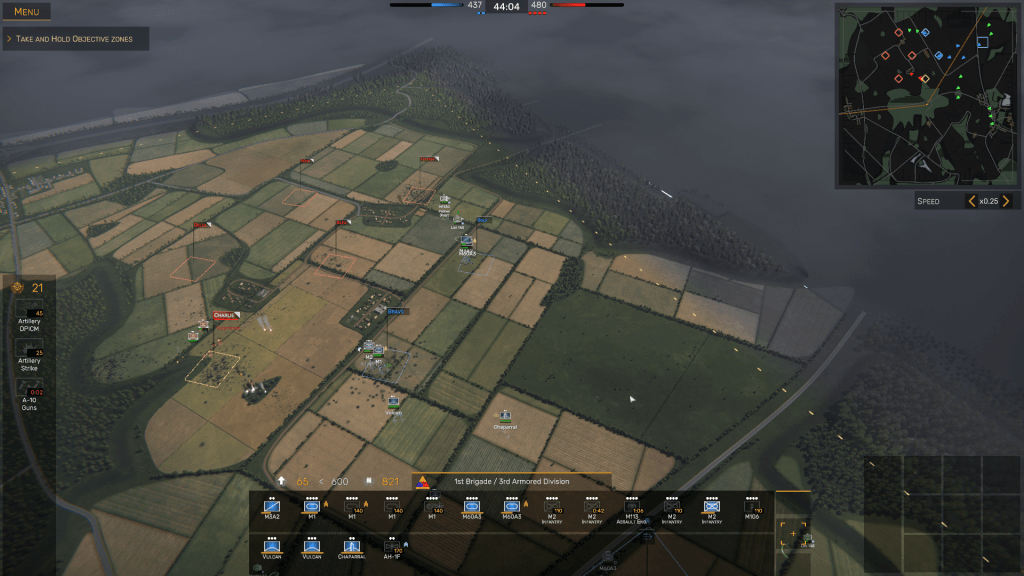This screenshot has width=1024, height=576.
Task: Click the Take and Hold Objective zones tracker
Action: 76,39
